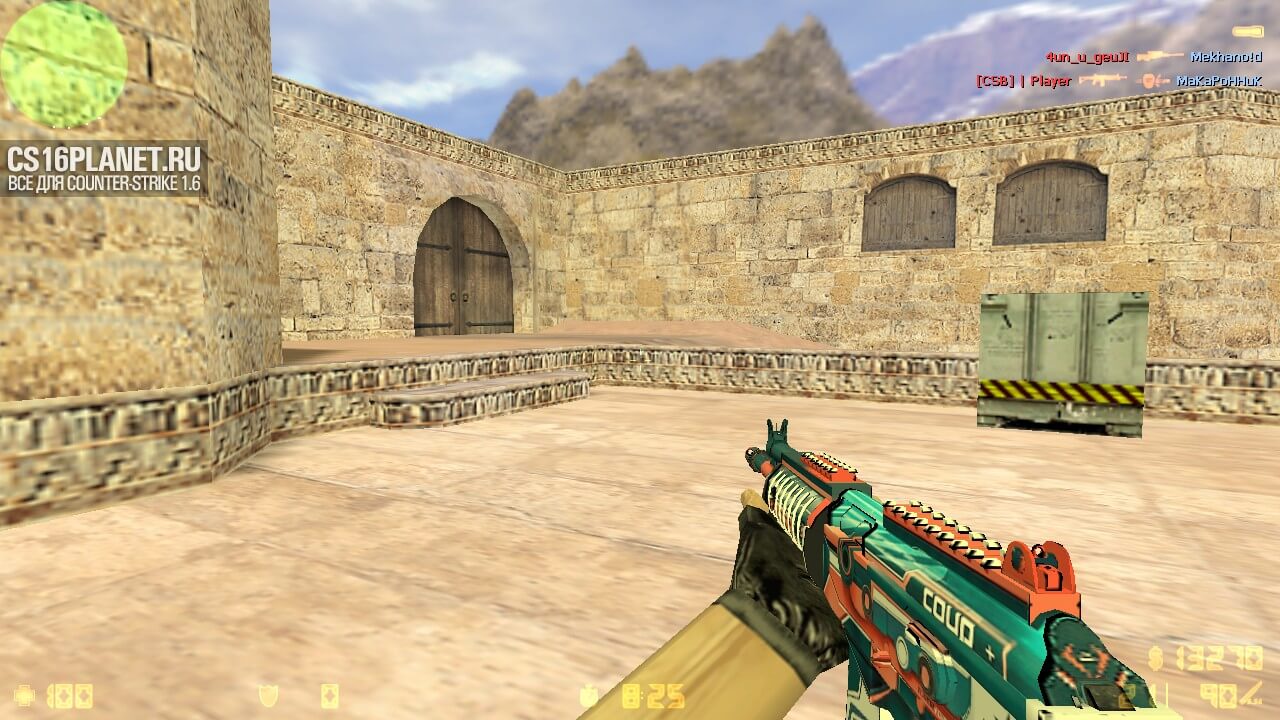Click the armor shield icon
This screenshot has height=720, width=1280.
click(268, 695)
